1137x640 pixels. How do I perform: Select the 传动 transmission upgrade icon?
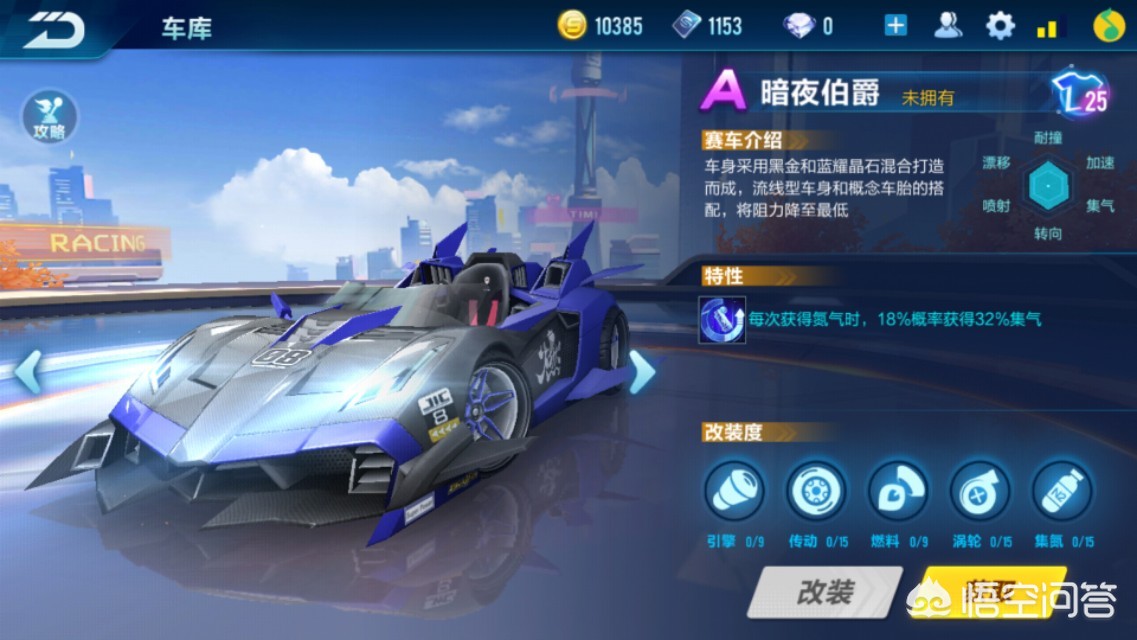(x=816, y=491)
